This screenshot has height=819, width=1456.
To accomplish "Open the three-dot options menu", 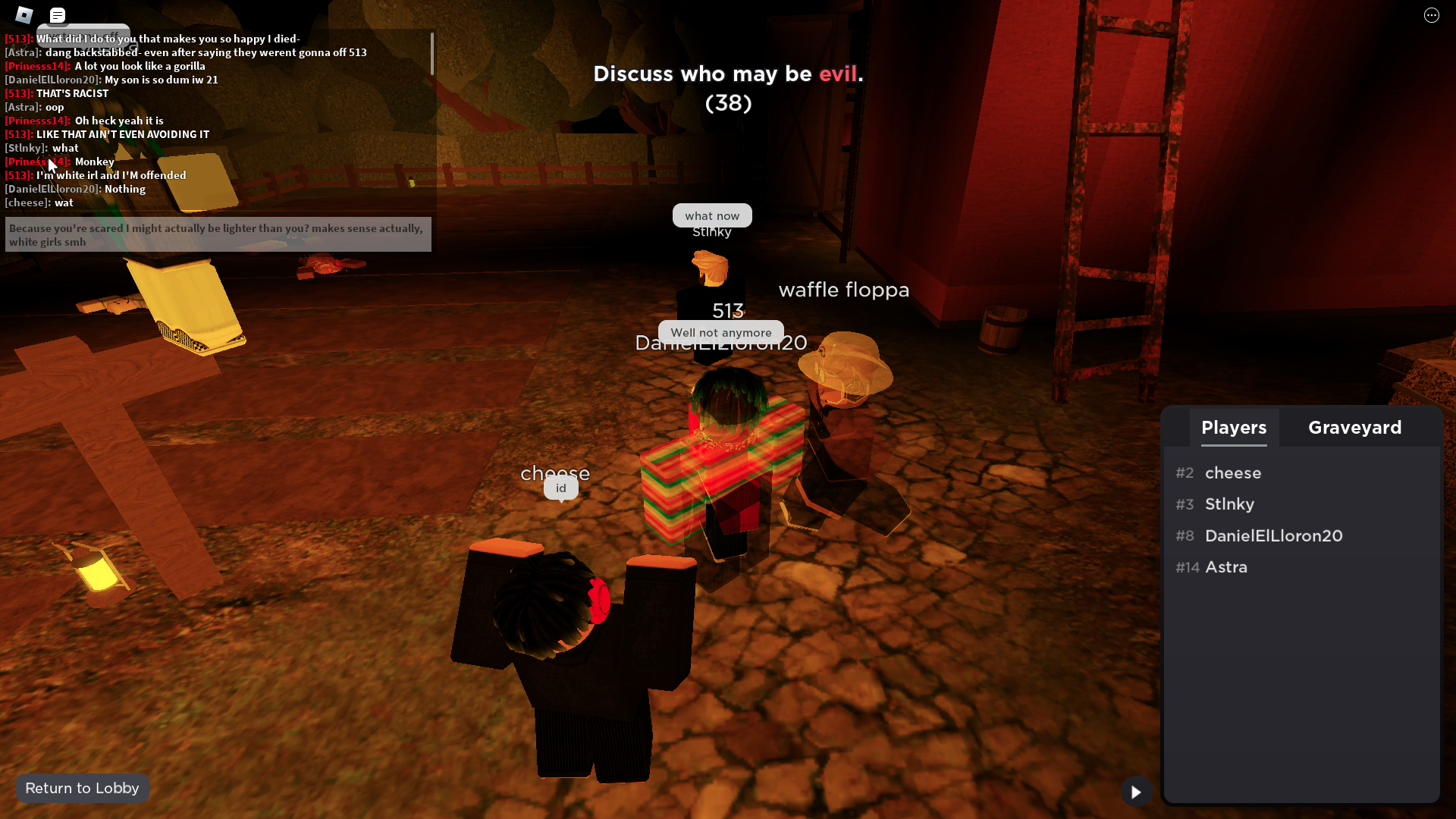I will click(1431, 15).
